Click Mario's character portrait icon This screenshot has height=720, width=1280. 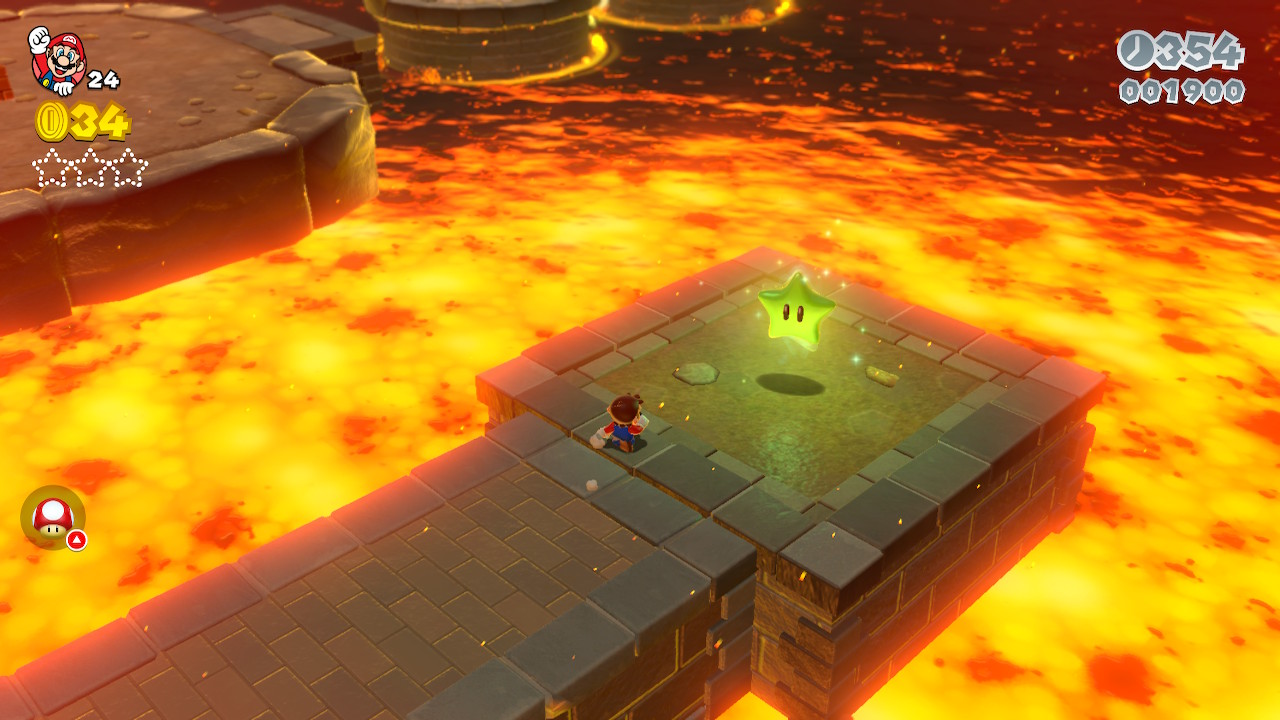56,59
